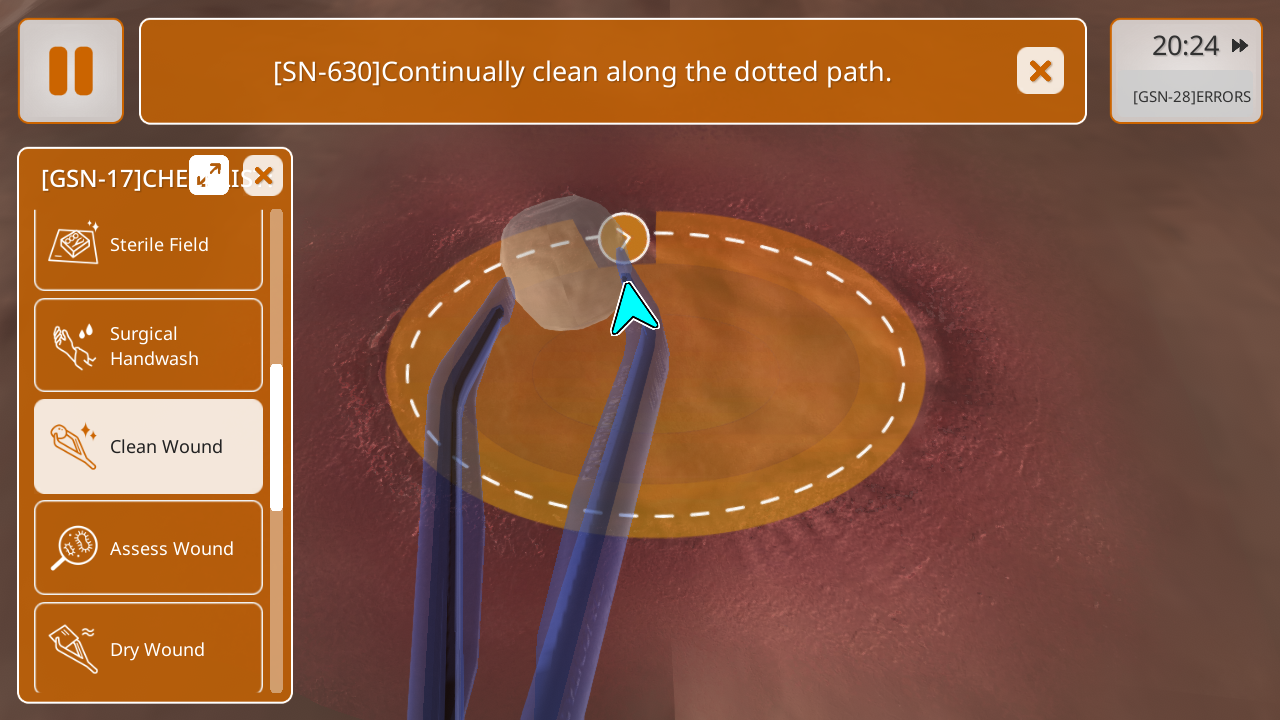Click the arrow marker on the dotted path

(x=624, y=238)
